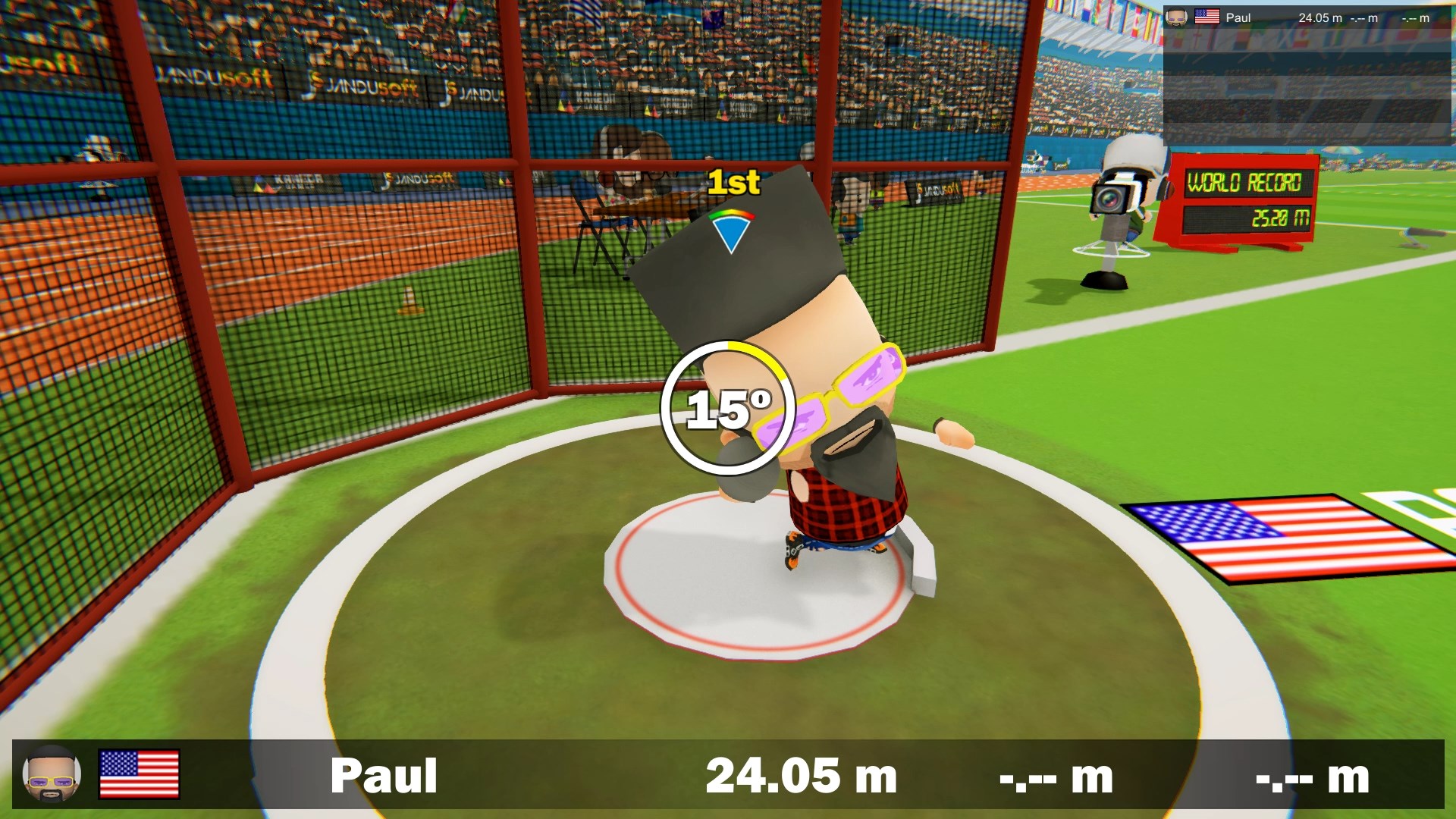Select the USA flag beside Paul's name
This screenshot has height=819, width=1456.
(139, 774)
